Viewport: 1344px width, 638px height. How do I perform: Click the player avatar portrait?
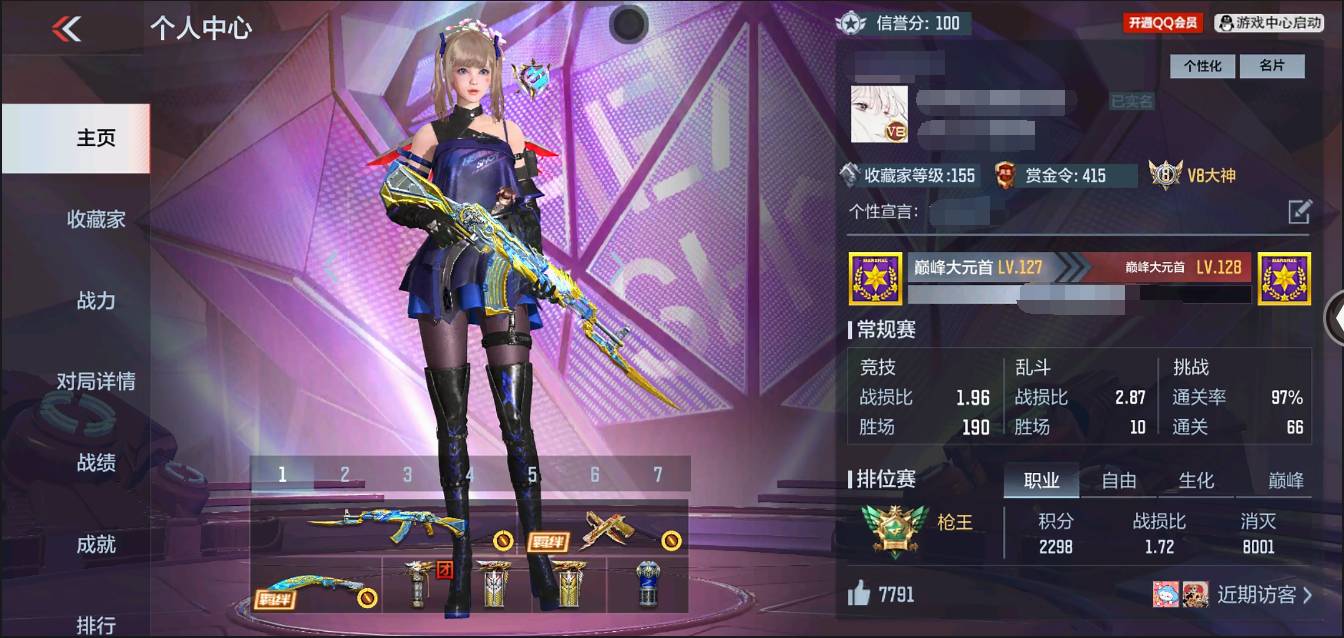click(880, 114)
